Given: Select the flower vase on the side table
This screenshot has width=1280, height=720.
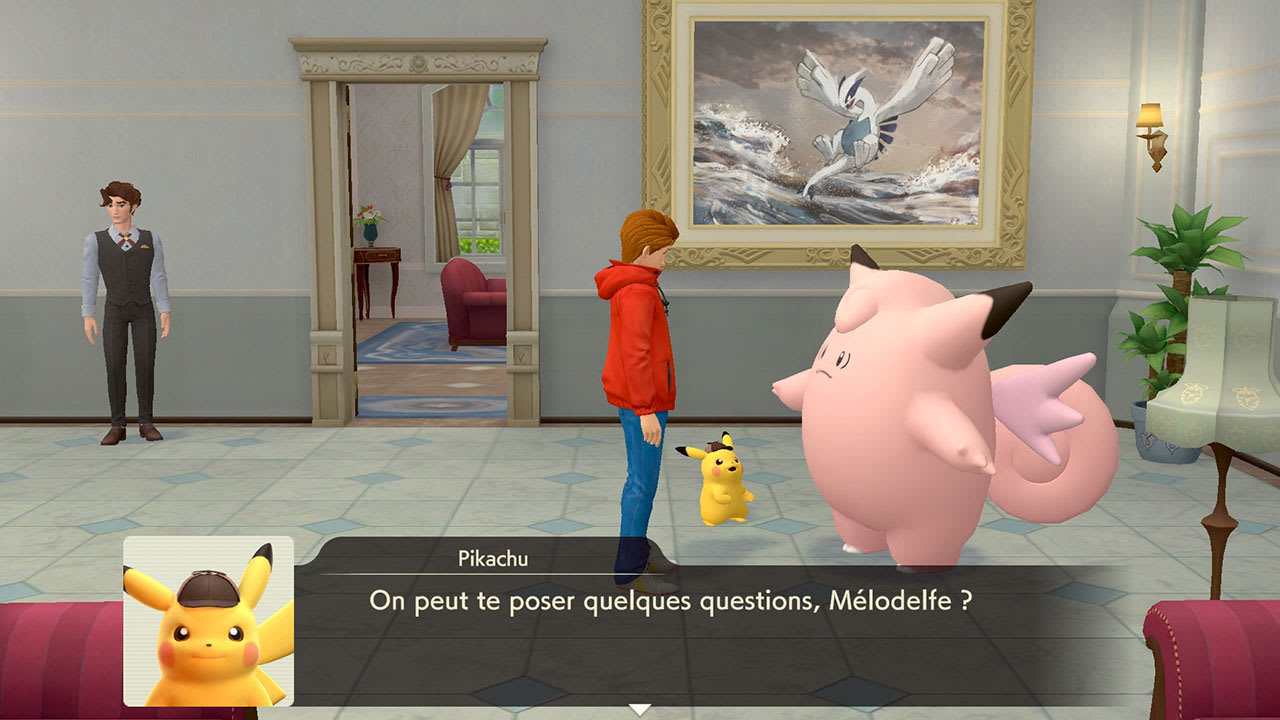Looking at the screenshot, I should tap(372, 218).
